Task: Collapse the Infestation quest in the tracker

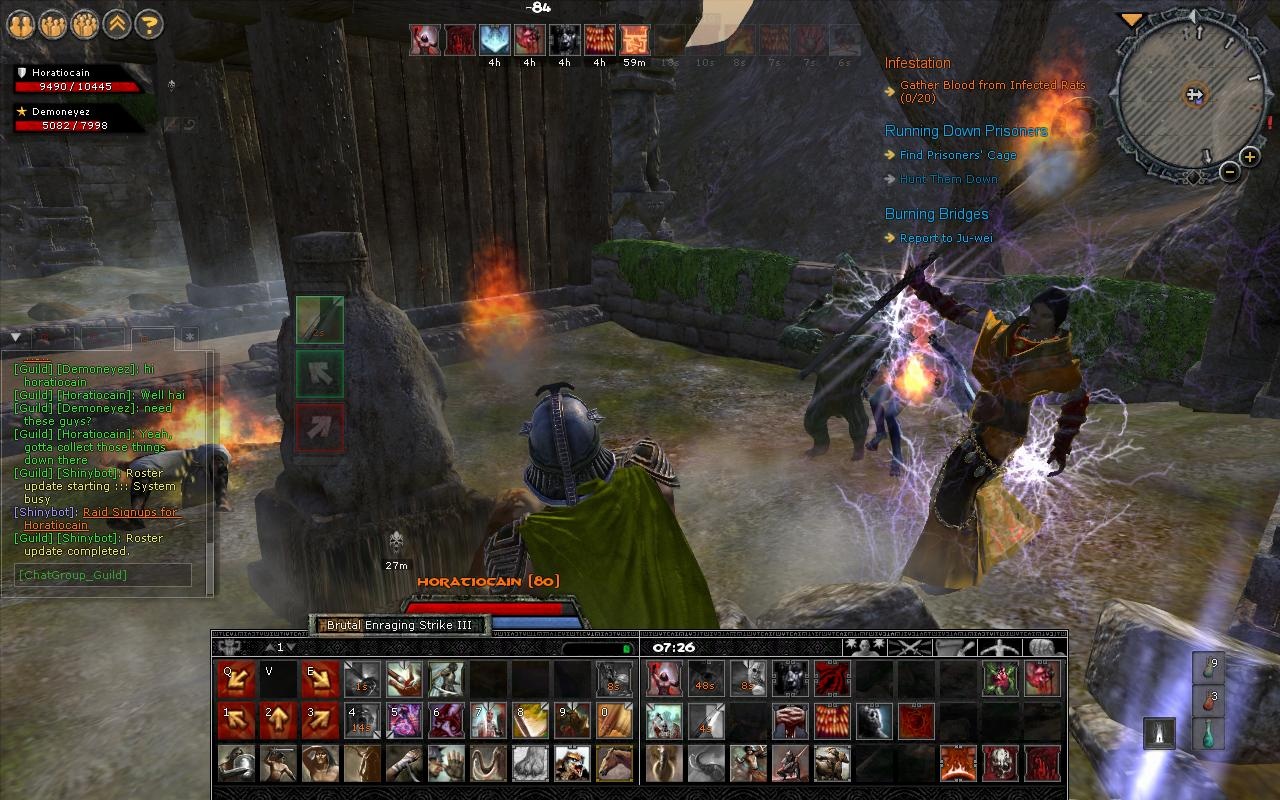Action: [x=917, y=62]
